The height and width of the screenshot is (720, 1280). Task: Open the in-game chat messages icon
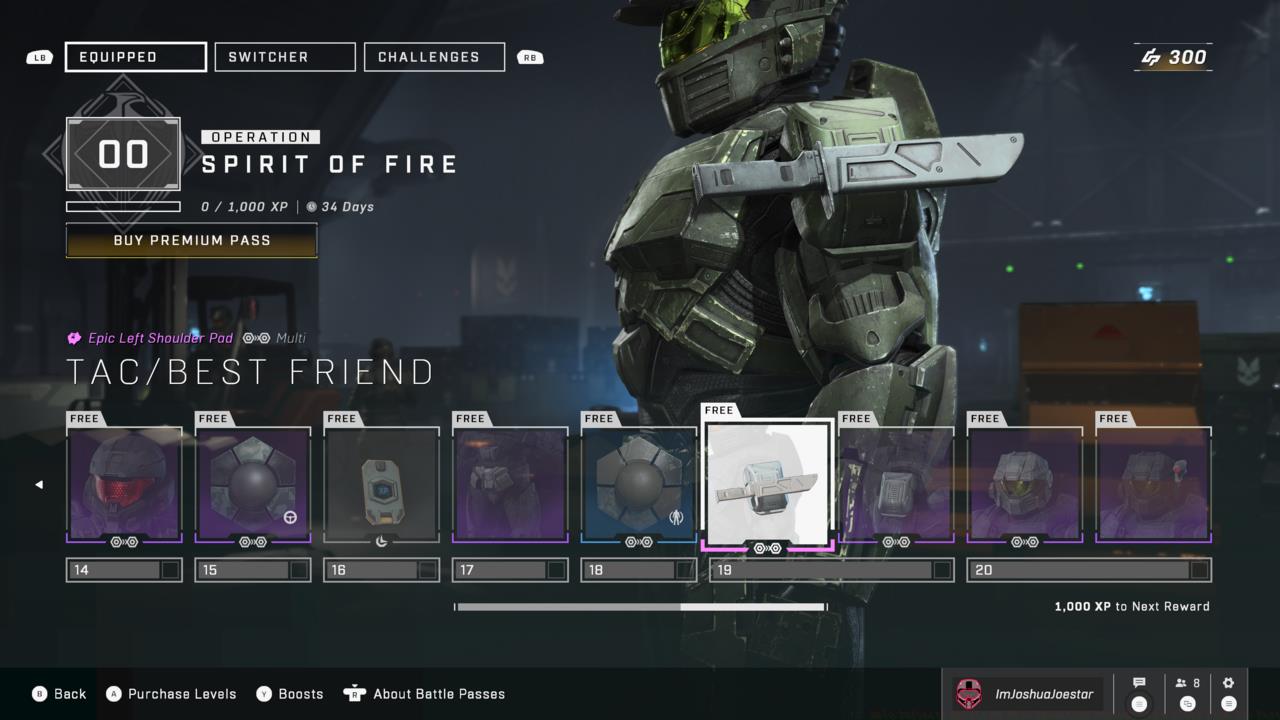pos(1139,684)
